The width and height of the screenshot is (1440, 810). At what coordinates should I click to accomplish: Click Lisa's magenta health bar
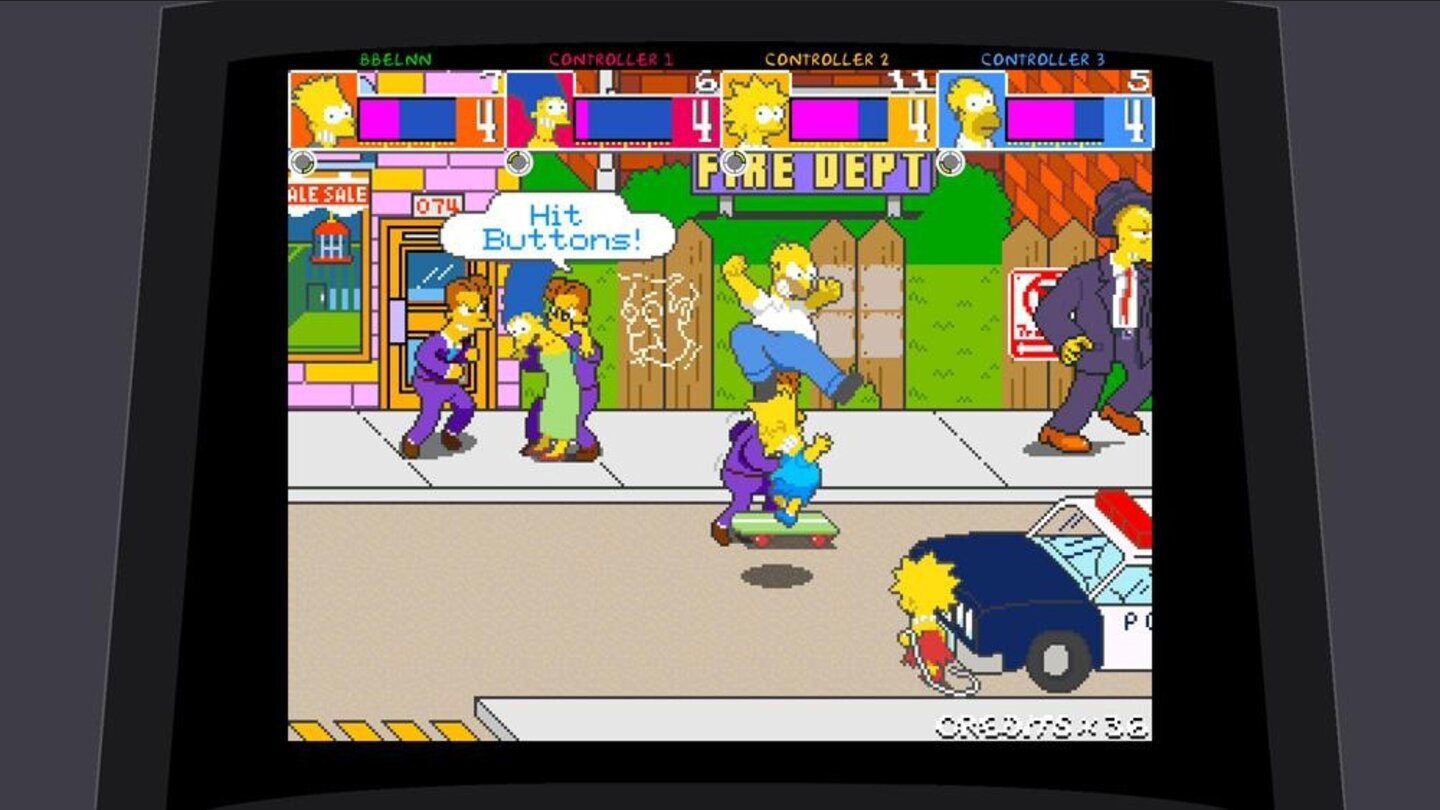pos(826,118)
